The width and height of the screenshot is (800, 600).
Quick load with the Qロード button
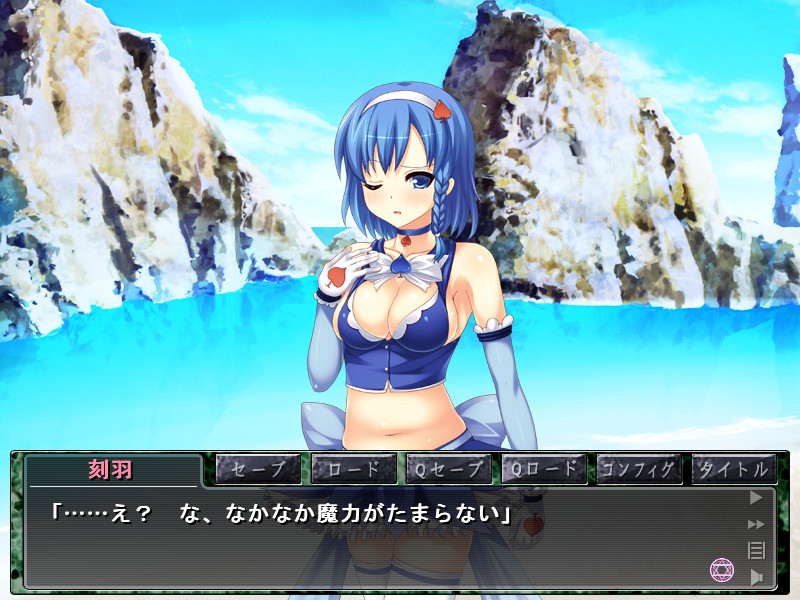[543, 468]
